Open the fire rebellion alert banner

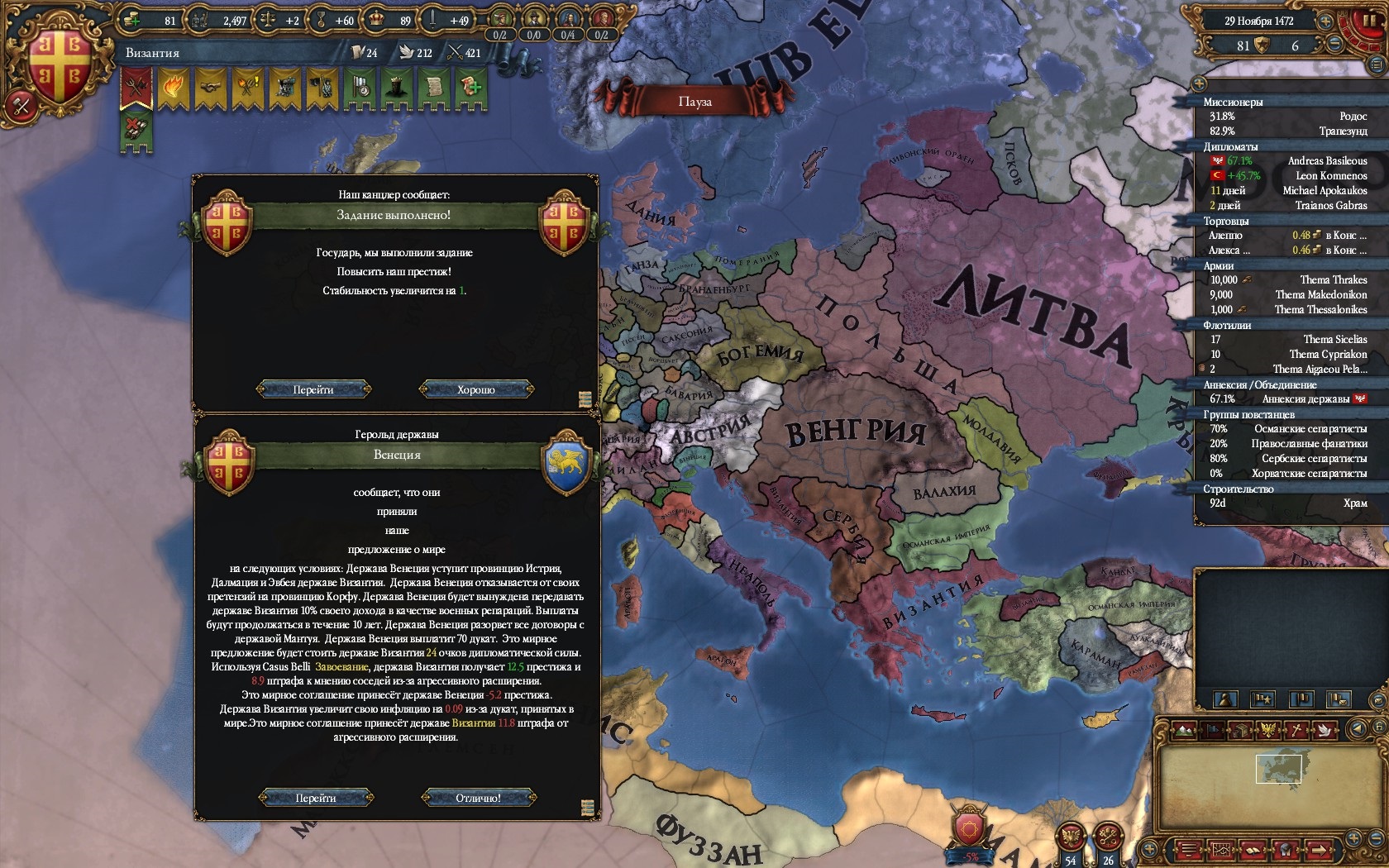coord(173,87)
